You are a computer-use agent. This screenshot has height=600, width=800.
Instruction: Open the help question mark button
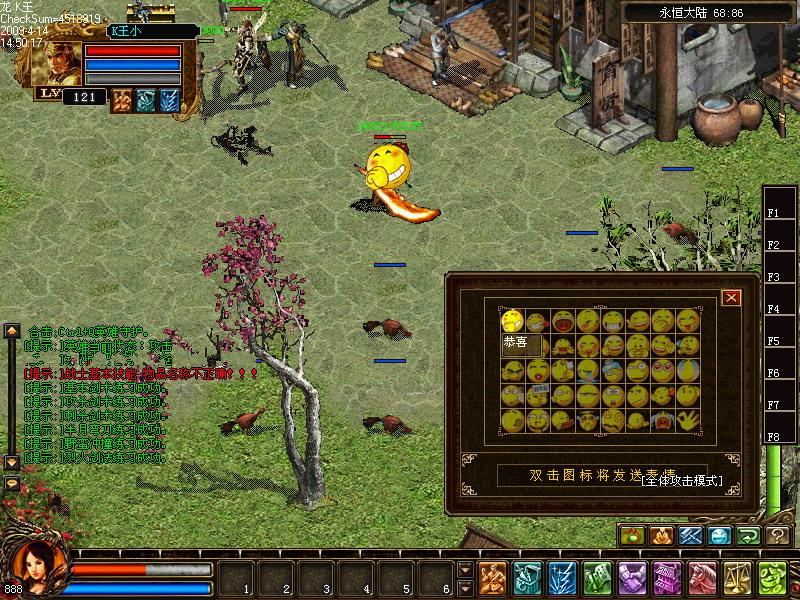[779, 536]
